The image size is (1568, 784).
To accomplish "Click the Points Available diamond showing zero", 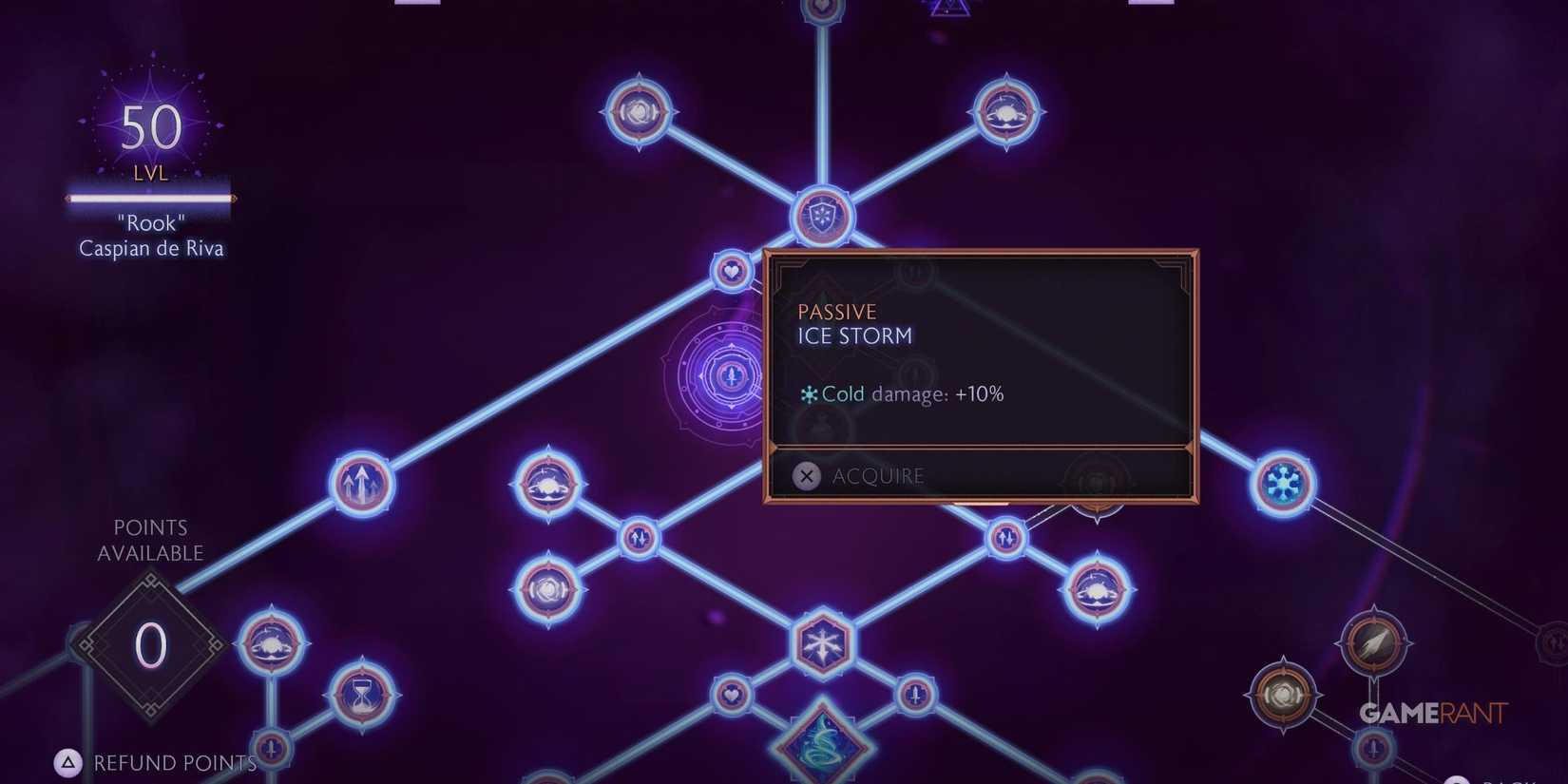I will coord(148,644).
